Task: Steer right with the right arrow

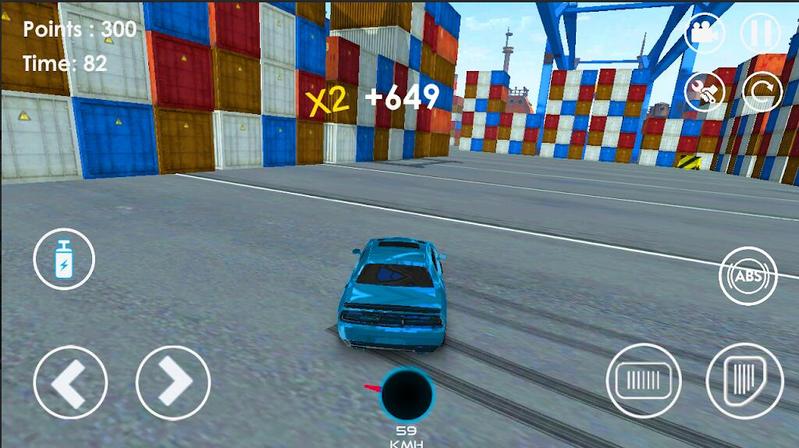Action: pyautogui.click(x=173, y=382)
